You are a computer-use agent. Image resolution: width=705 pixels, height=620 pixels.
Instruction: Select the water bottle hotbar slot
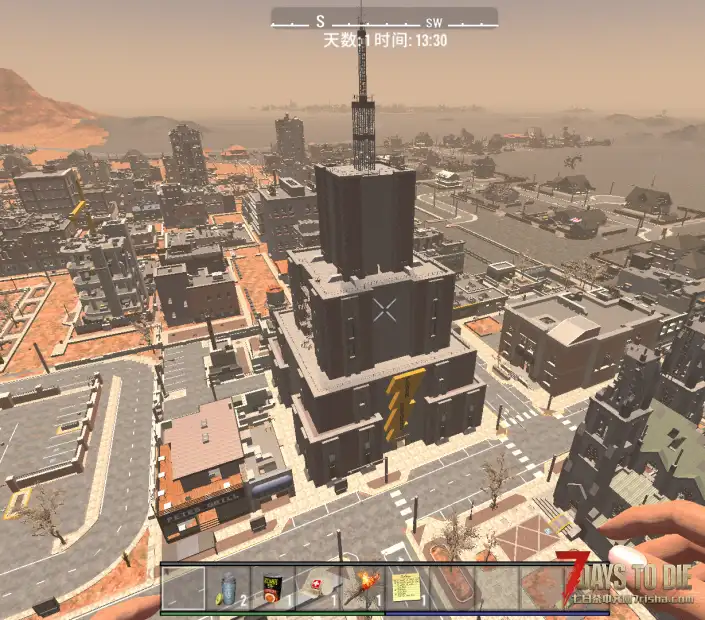point(228,587)
